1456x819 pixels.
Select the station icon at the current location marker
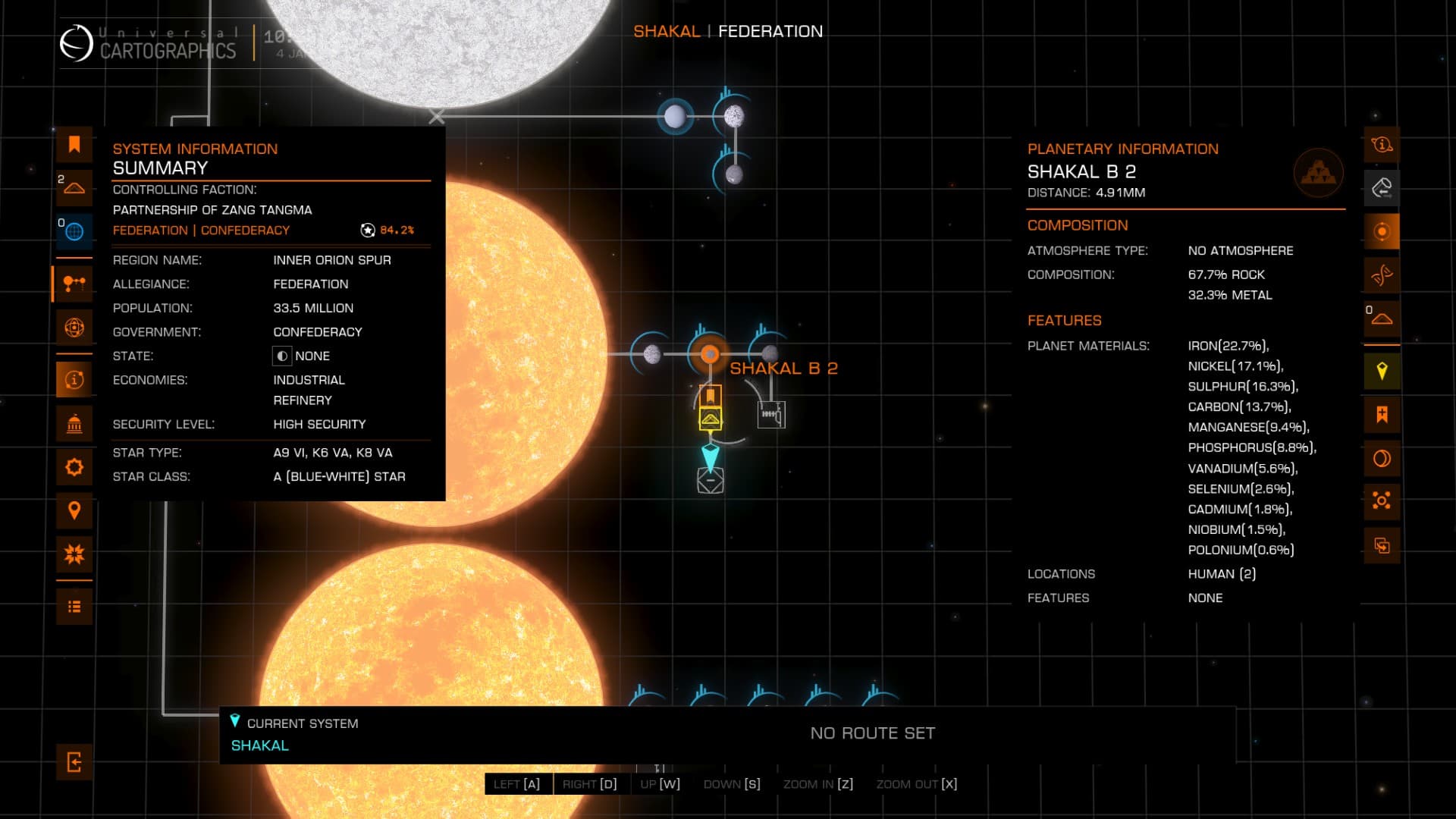[x=710, y=481]
